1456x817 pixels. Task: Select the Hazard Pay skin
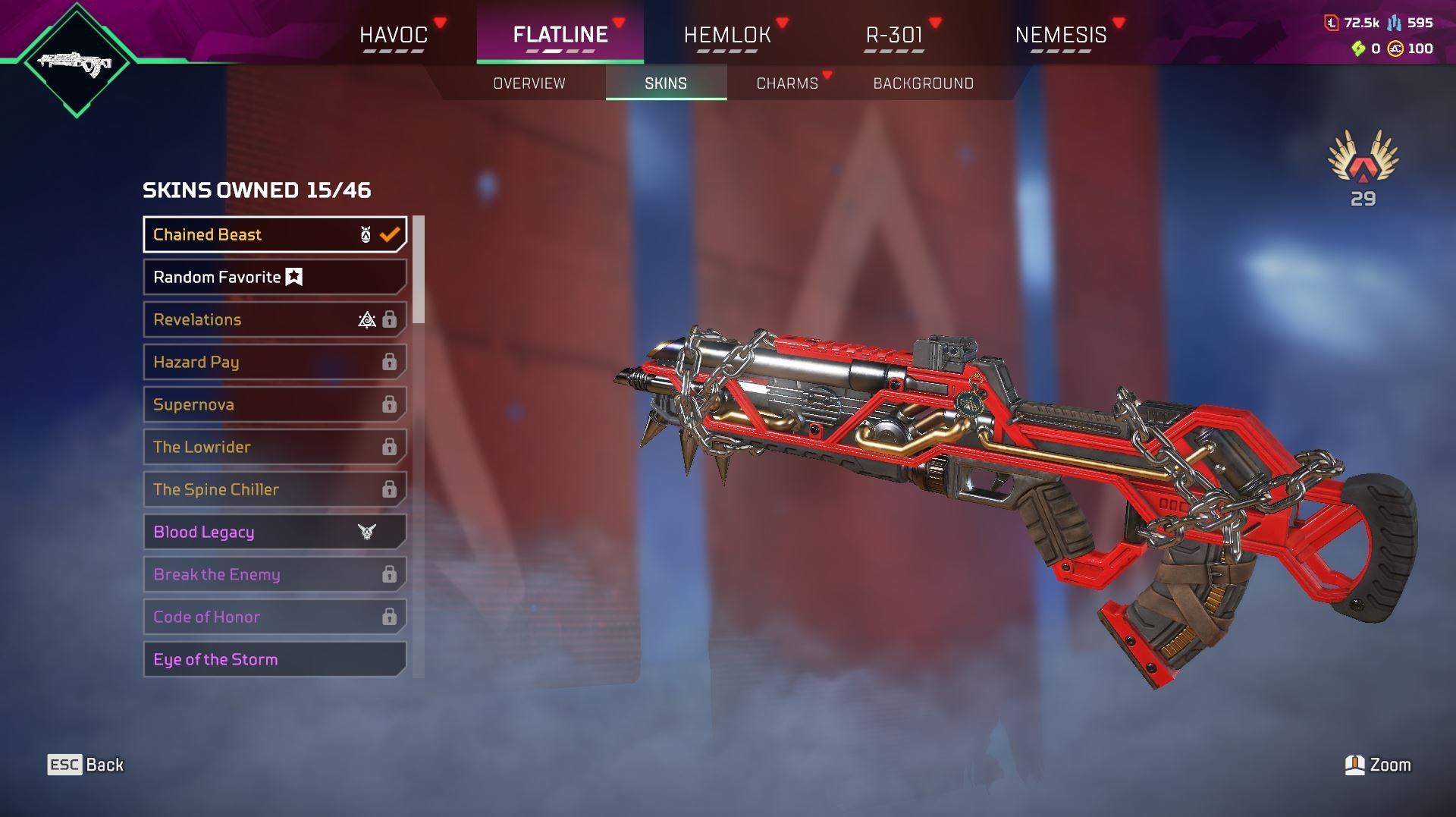pos(275,362)
